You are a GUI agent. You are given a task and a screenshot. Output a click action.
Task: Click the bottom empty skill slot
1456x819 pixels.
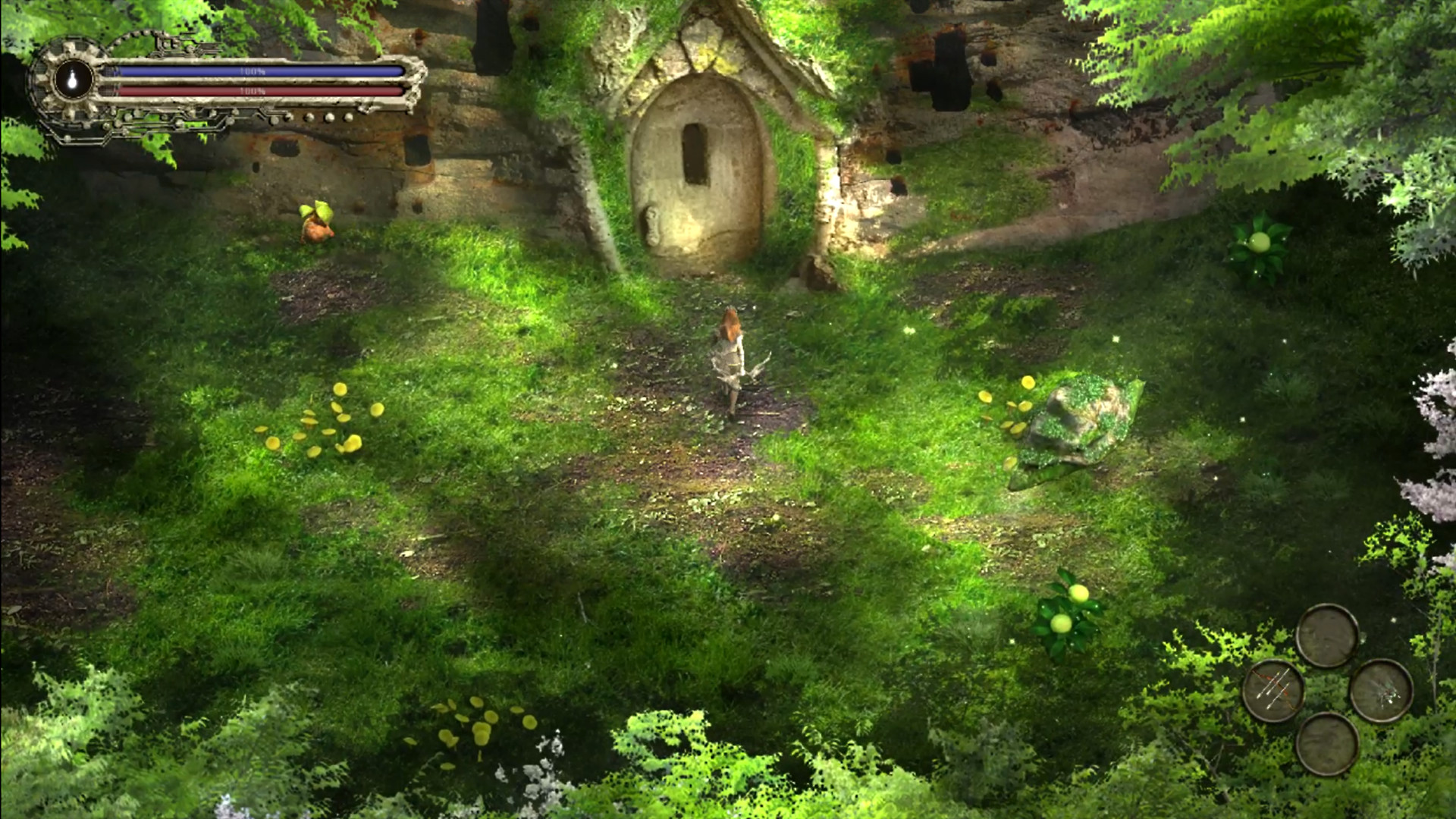pyautogui.click(x=1328, y=744)
